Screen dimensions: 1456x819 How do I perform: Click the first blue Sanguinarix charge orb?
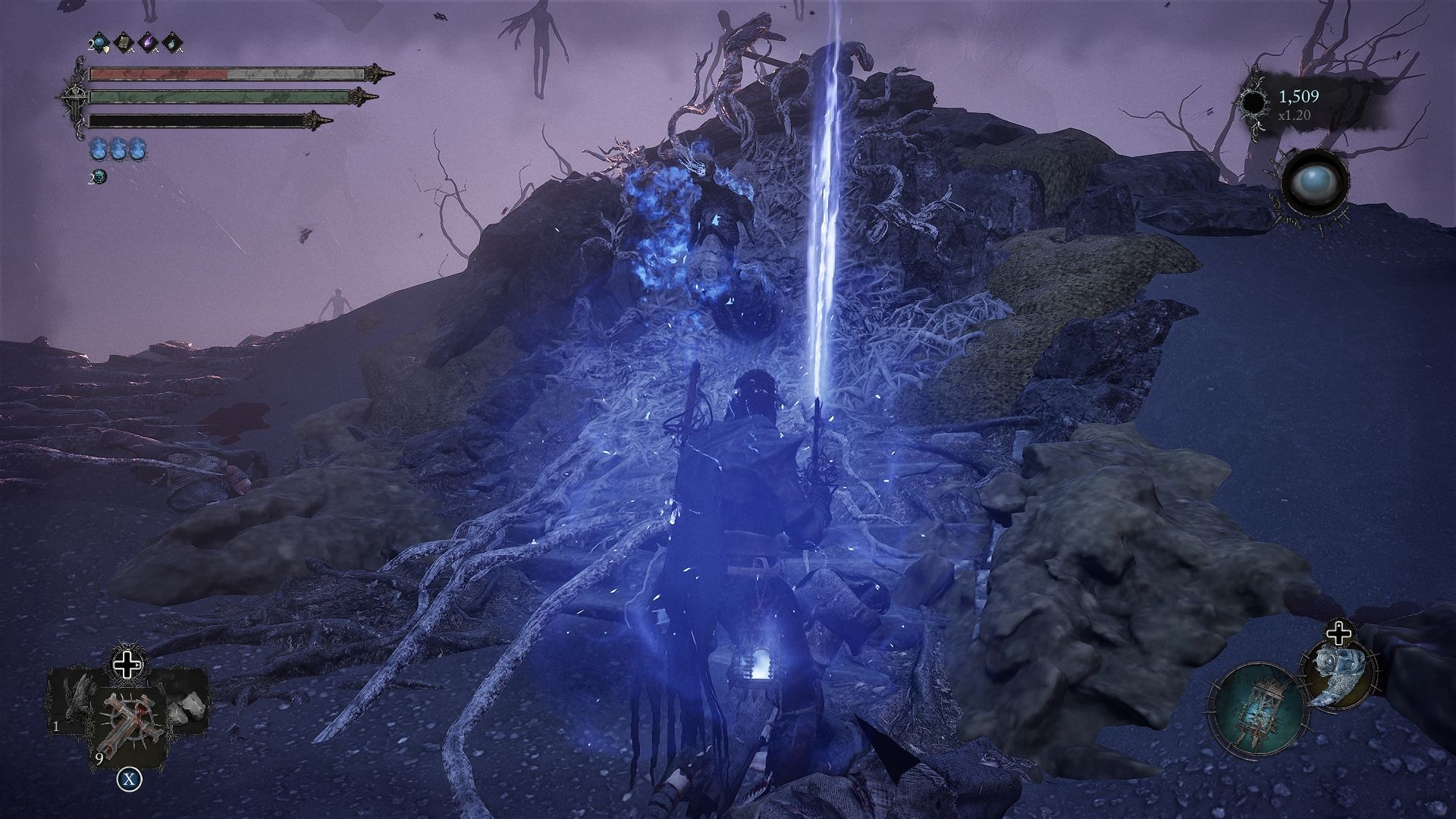point(98,149)
